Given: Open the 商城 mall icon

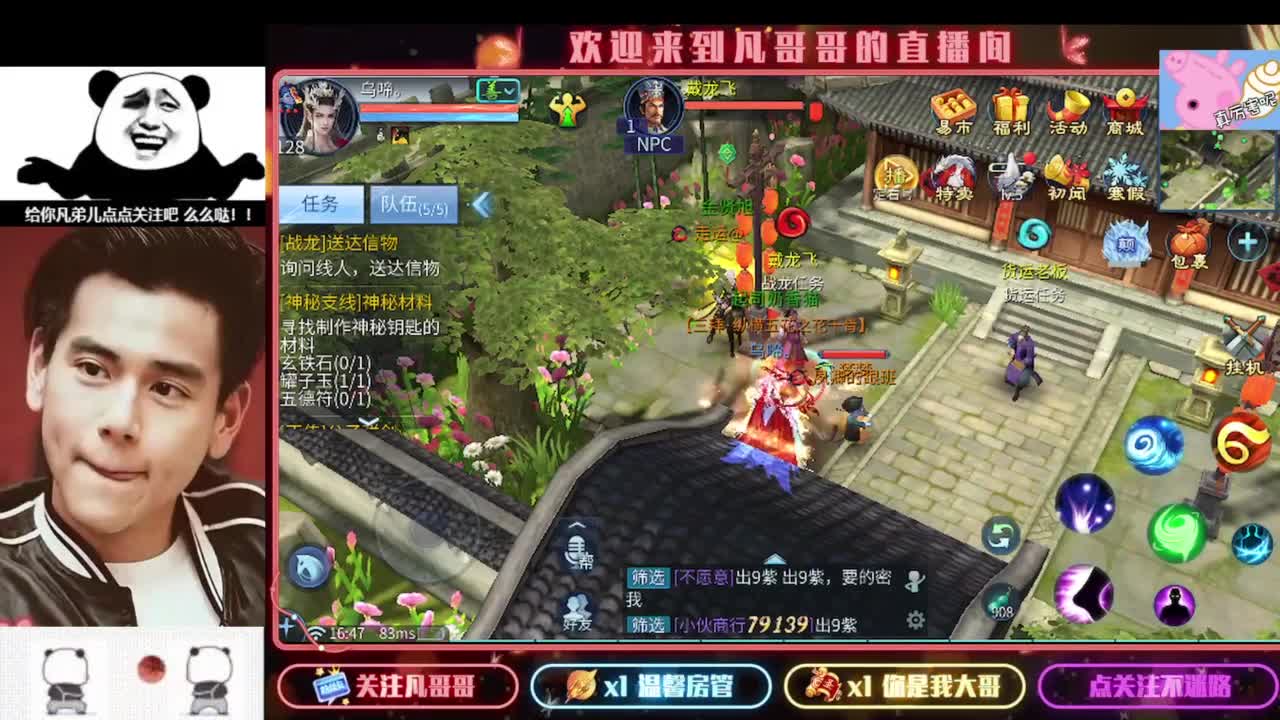Looking at the screenshot, I should [x=1123, y=106].
